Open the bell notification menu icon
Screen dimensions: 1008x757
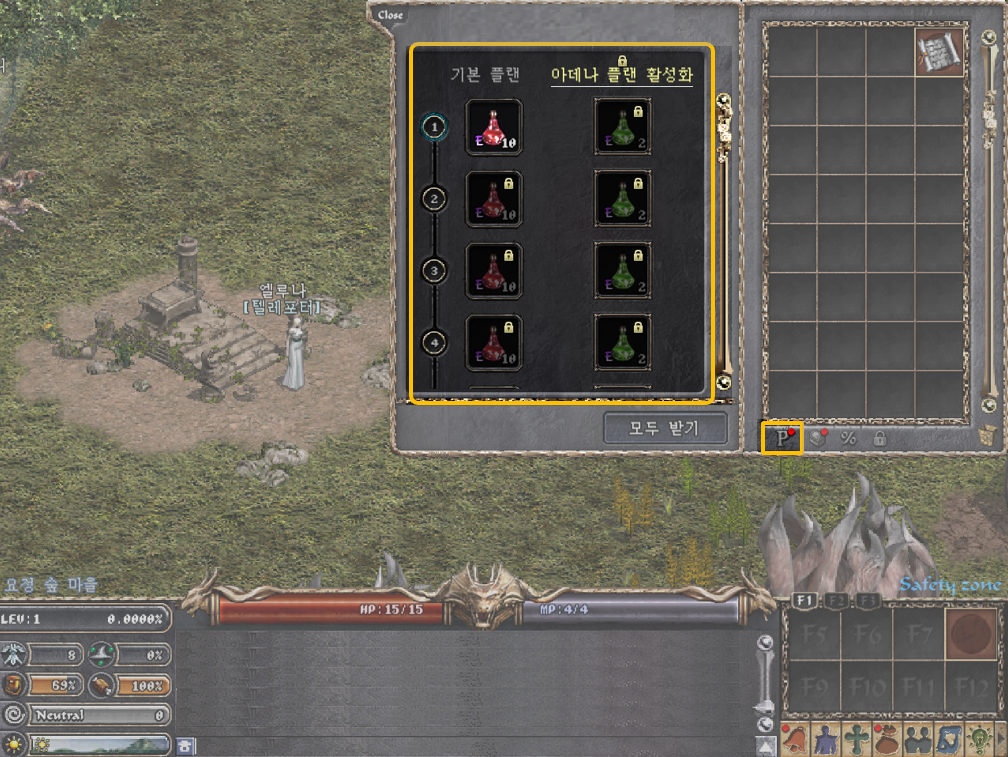(794, 739)
